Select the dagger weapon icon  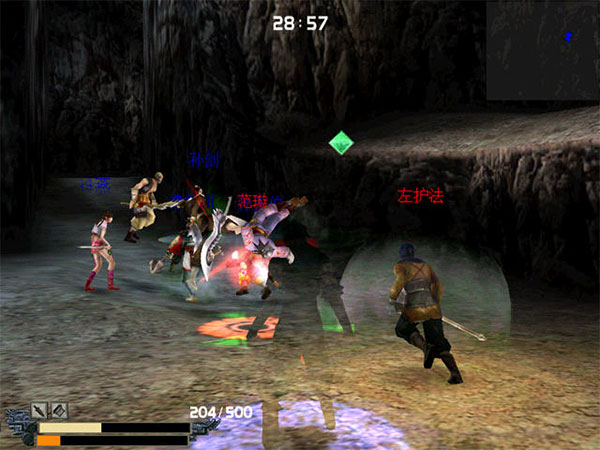pyautogui.click(x=41, y=410)
